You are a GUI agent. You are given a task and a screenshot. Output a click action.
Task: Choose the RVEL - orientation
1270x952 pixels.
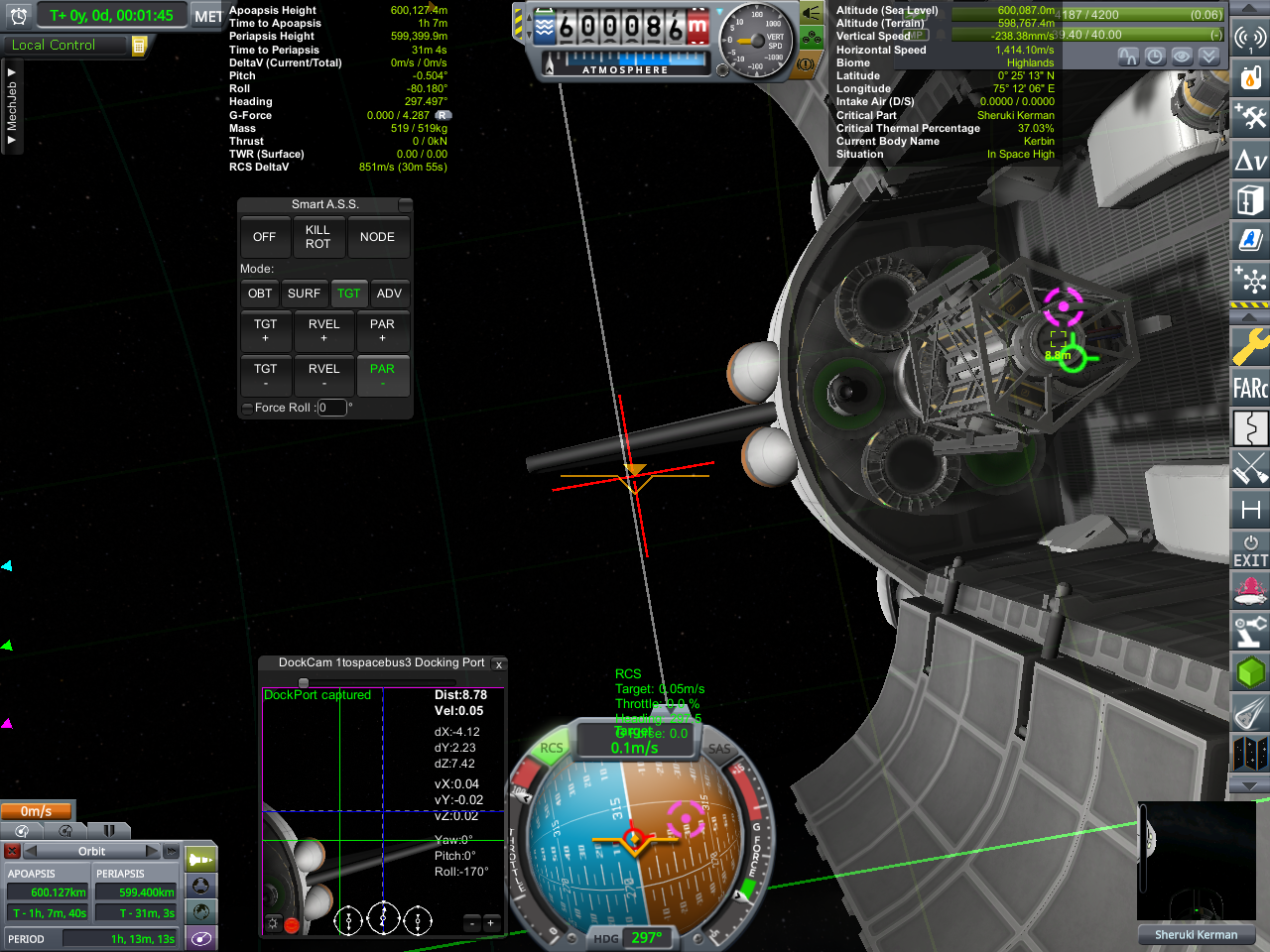tap(323, 375)
